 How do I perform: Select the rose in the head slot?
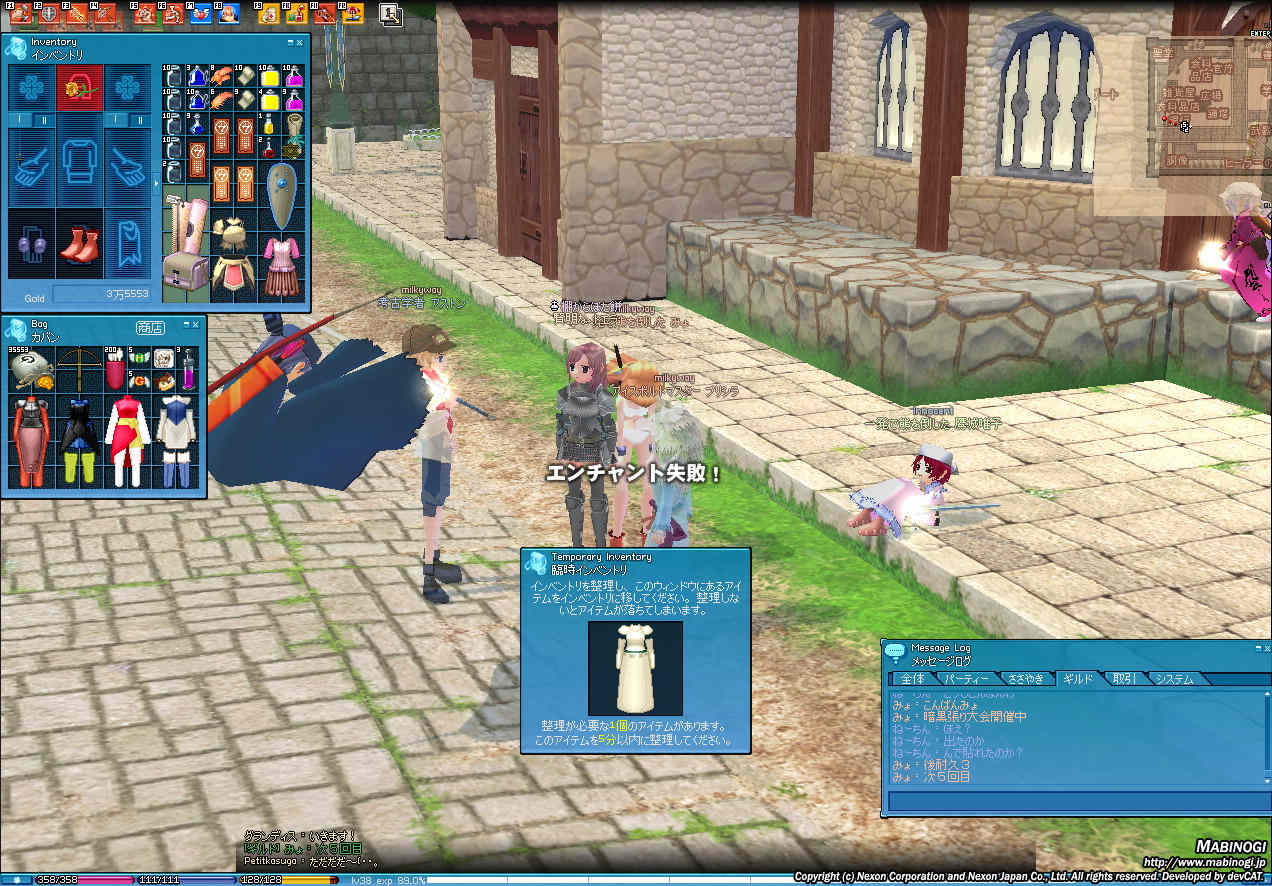pos(79,88)
